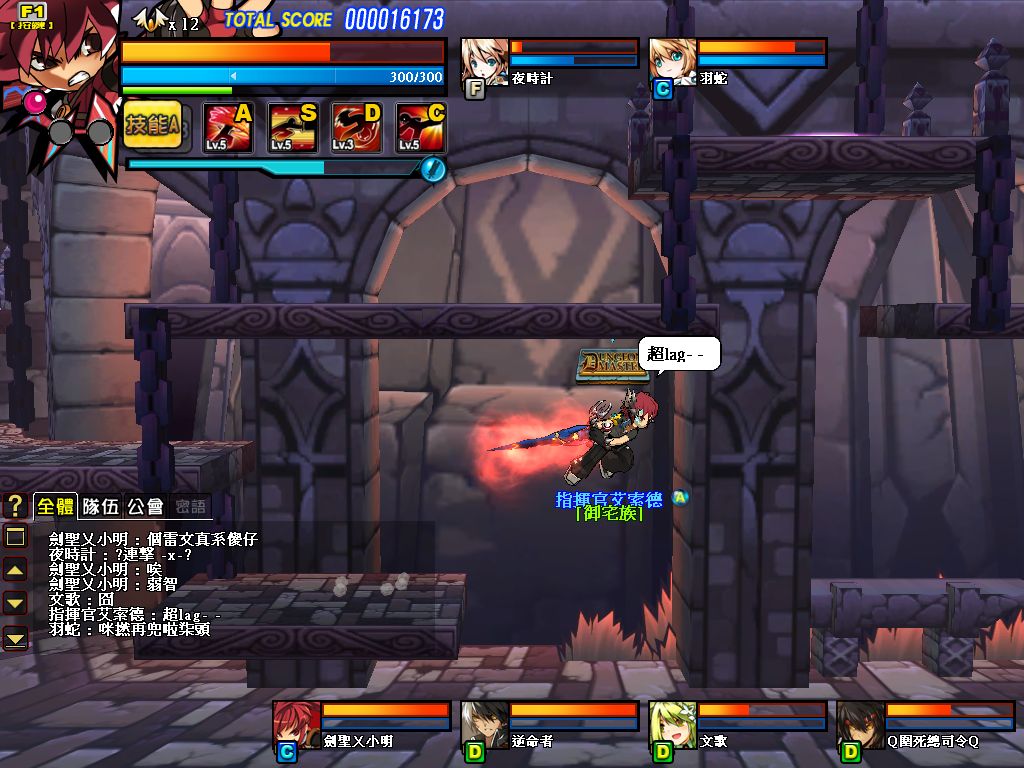This screenshot has height=768, width=1024.
Task: Select the 公會 guild chat tab
Action: pyautogui.click(x=146, y=506)
